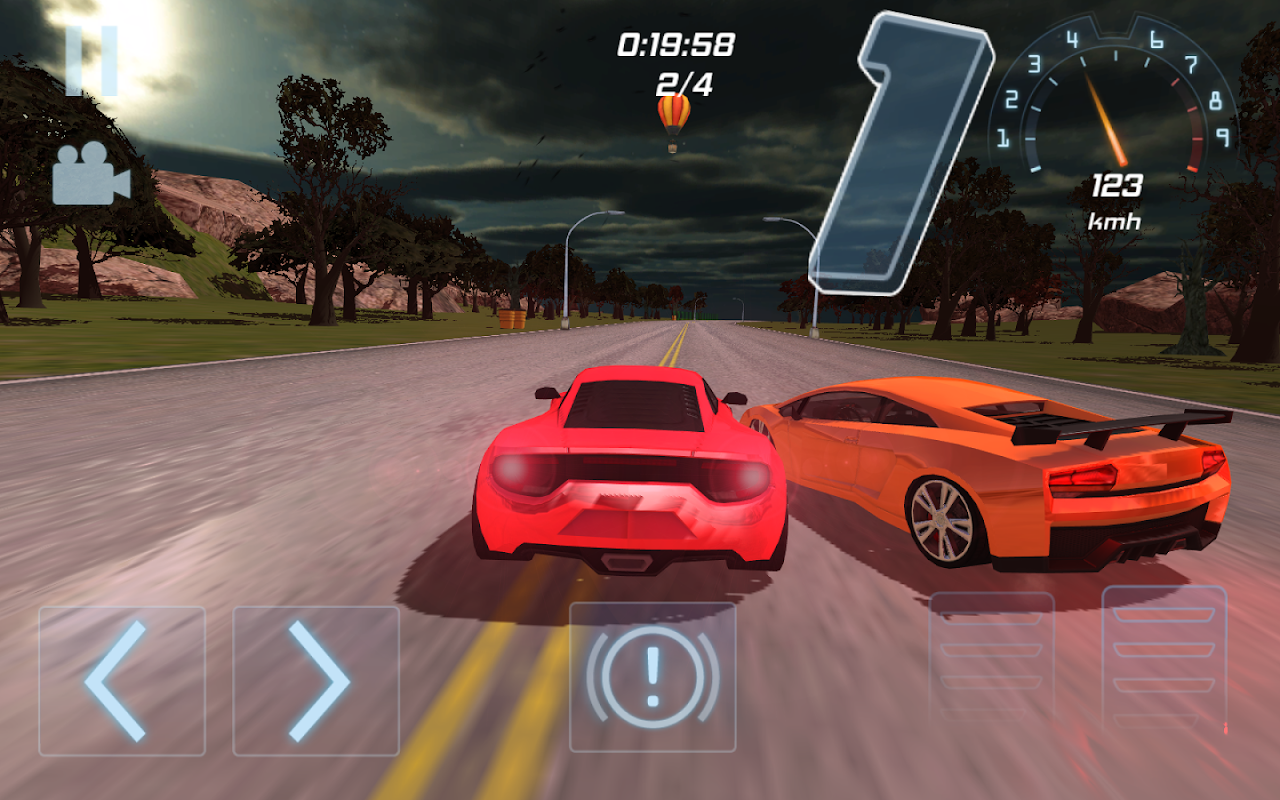
Task: Activate the handbrake button
Action: coord(652,677)
